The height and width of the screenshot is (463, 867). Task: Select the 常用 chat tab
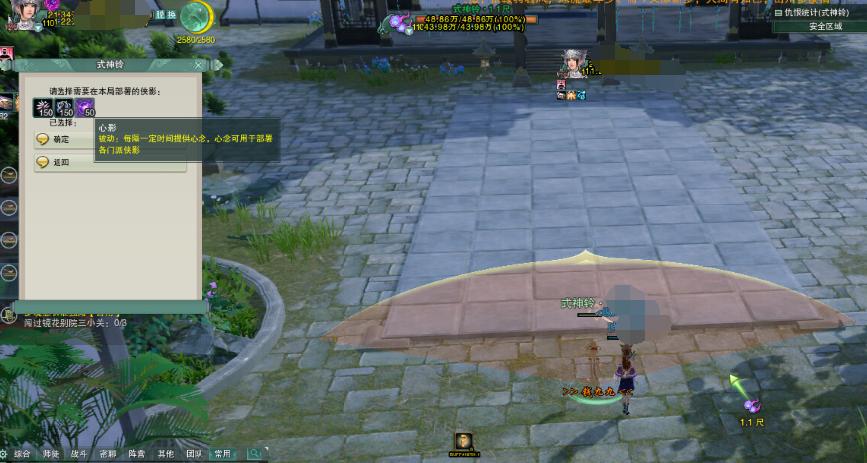point(223,454)
